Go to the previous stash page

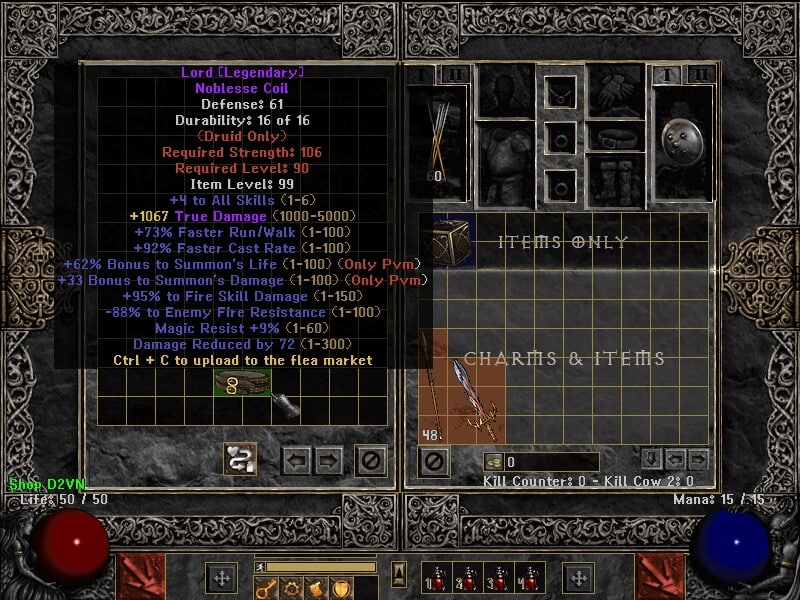pyautogui.click(x=297, y=460)
